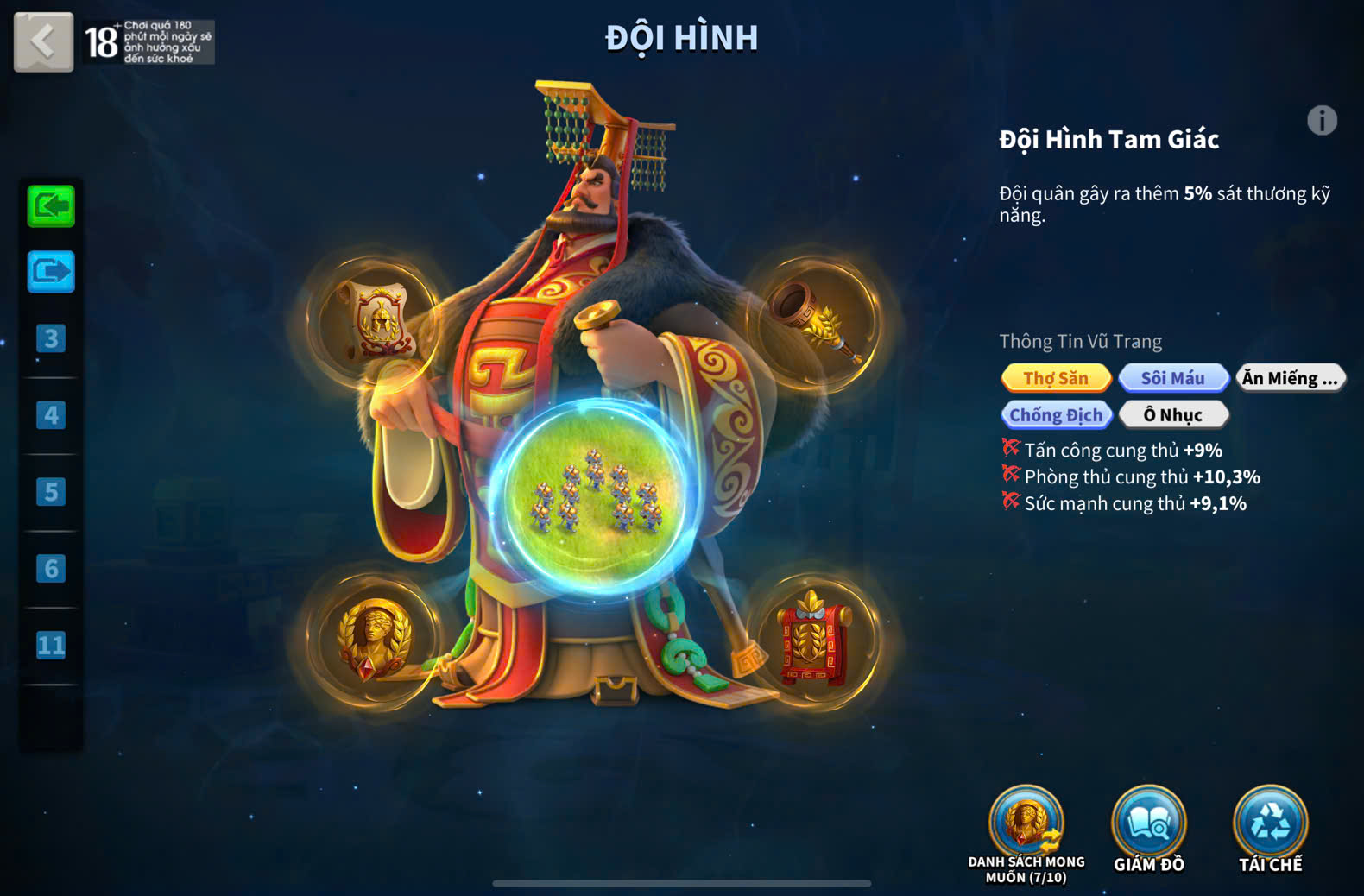Switch to tab number 4

51,415
